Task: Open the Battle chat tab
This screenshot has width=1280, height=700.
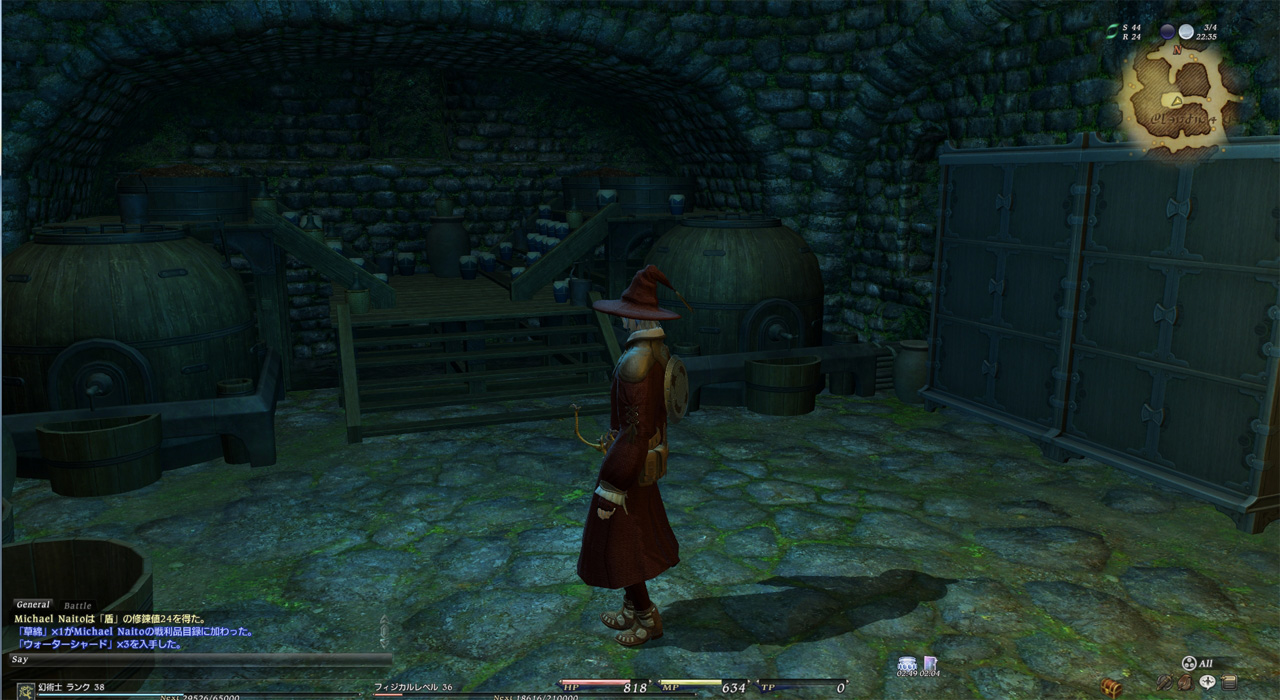Action: (x=77, y=606)
